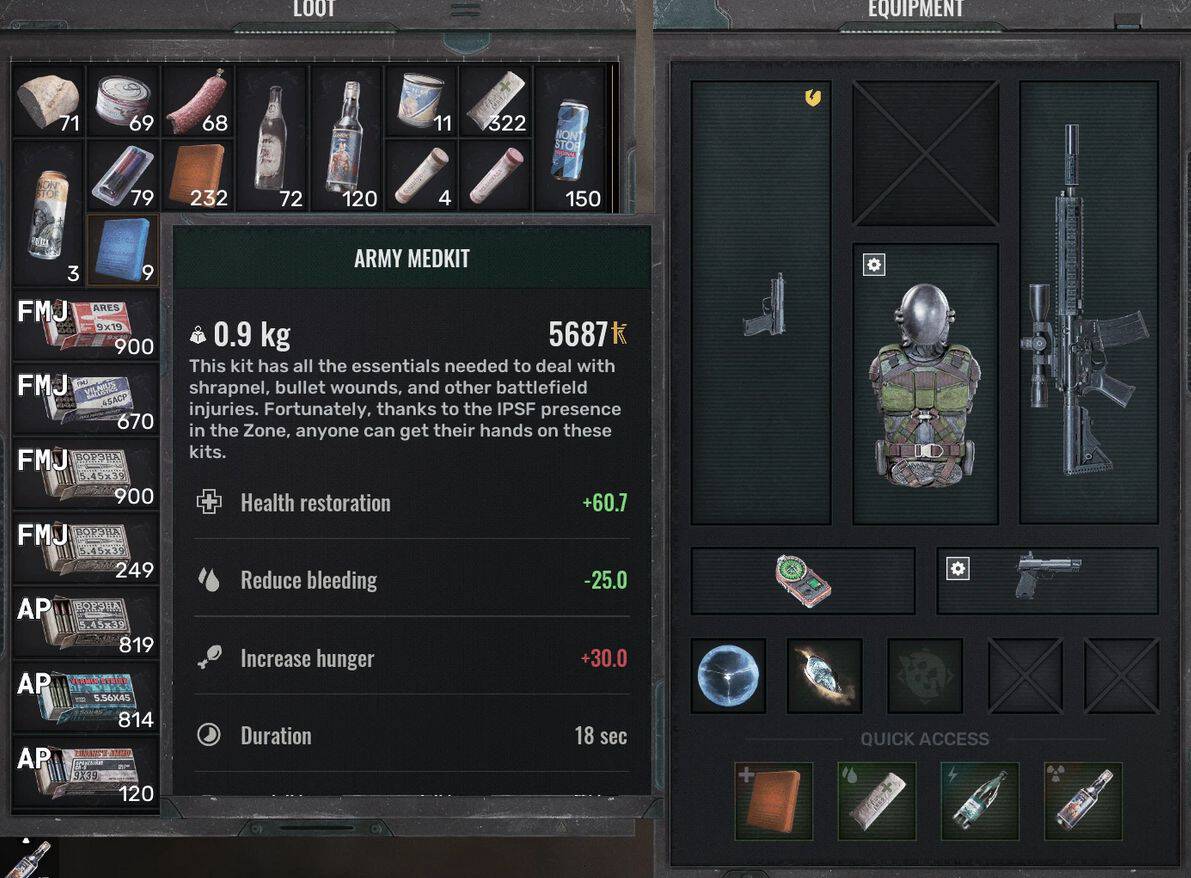Choose the quick access medkit slot
The image size is (1191, 878).
(773, 800)
